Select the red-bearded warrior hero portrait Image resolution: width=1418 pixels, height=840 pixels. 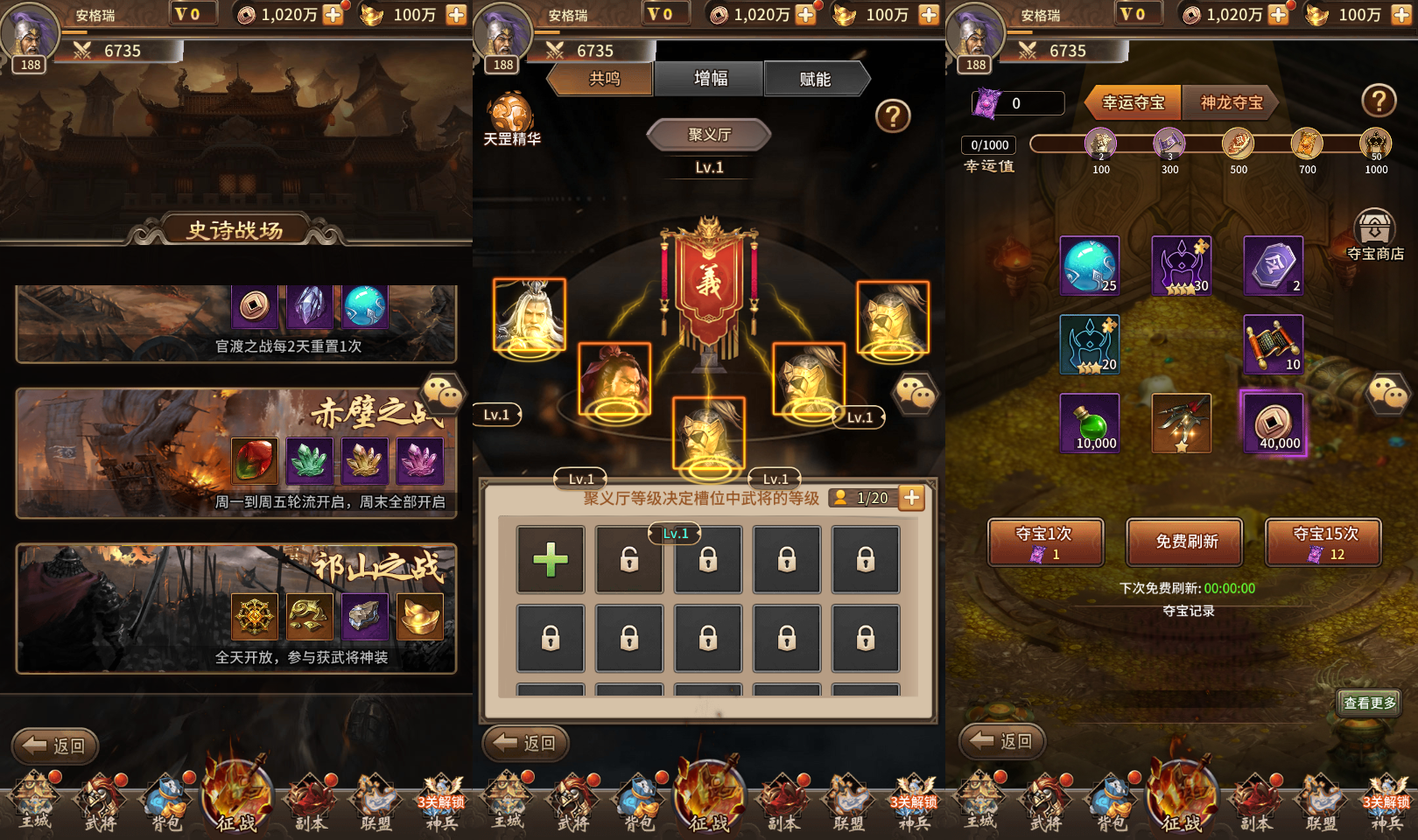[614, 378]
